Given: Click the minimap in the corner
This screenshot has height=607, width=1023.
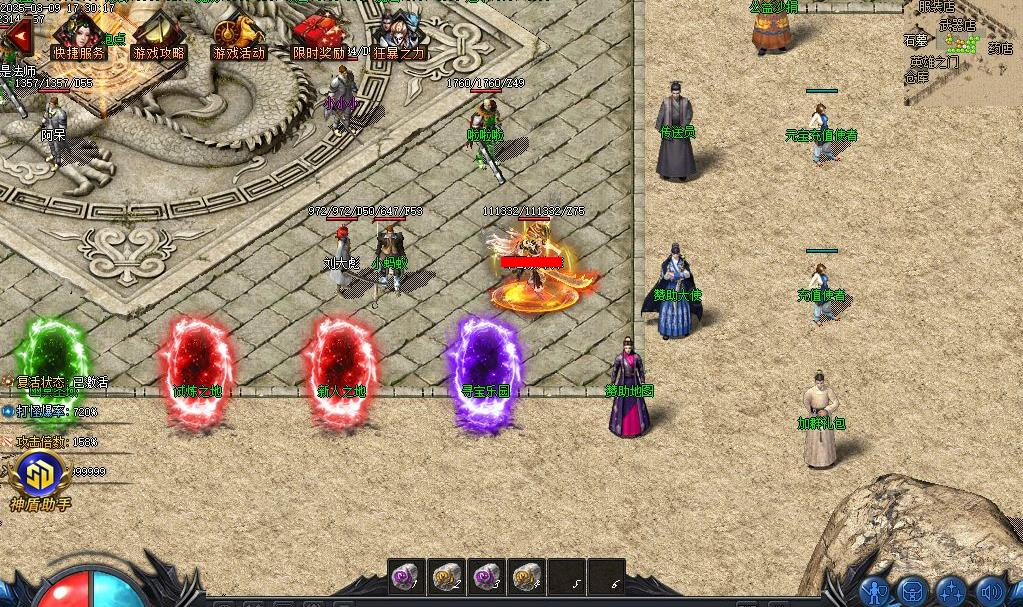Looking at the screenshot, I should [x=962, y=52].
